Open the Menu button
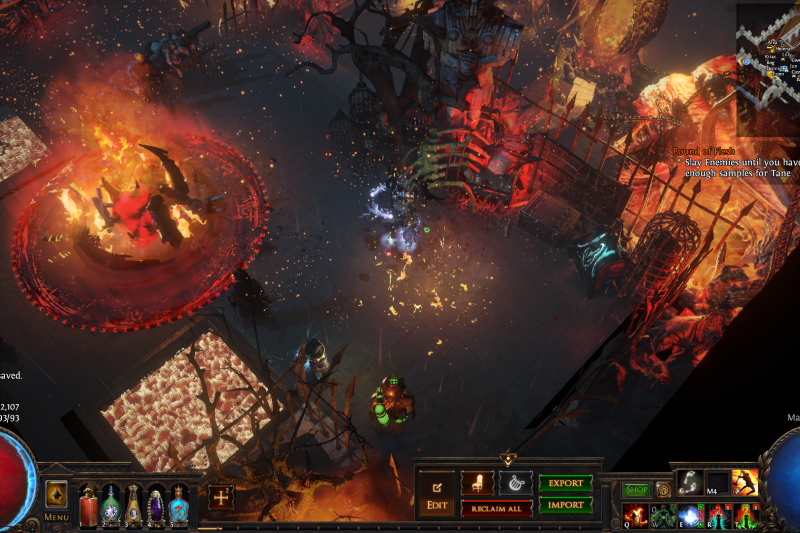The width and height of the screenshot is (800, 533). pos(56,517)
